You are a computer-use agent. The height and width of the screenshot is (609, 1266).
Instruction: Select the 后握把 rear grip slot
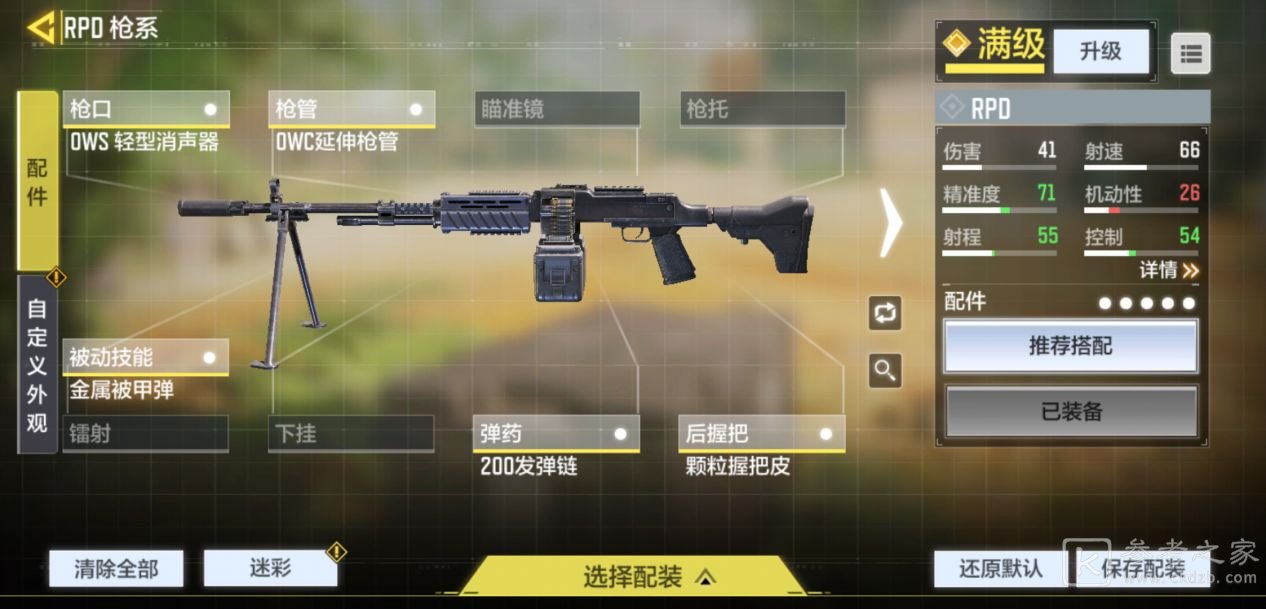[762, 434]
